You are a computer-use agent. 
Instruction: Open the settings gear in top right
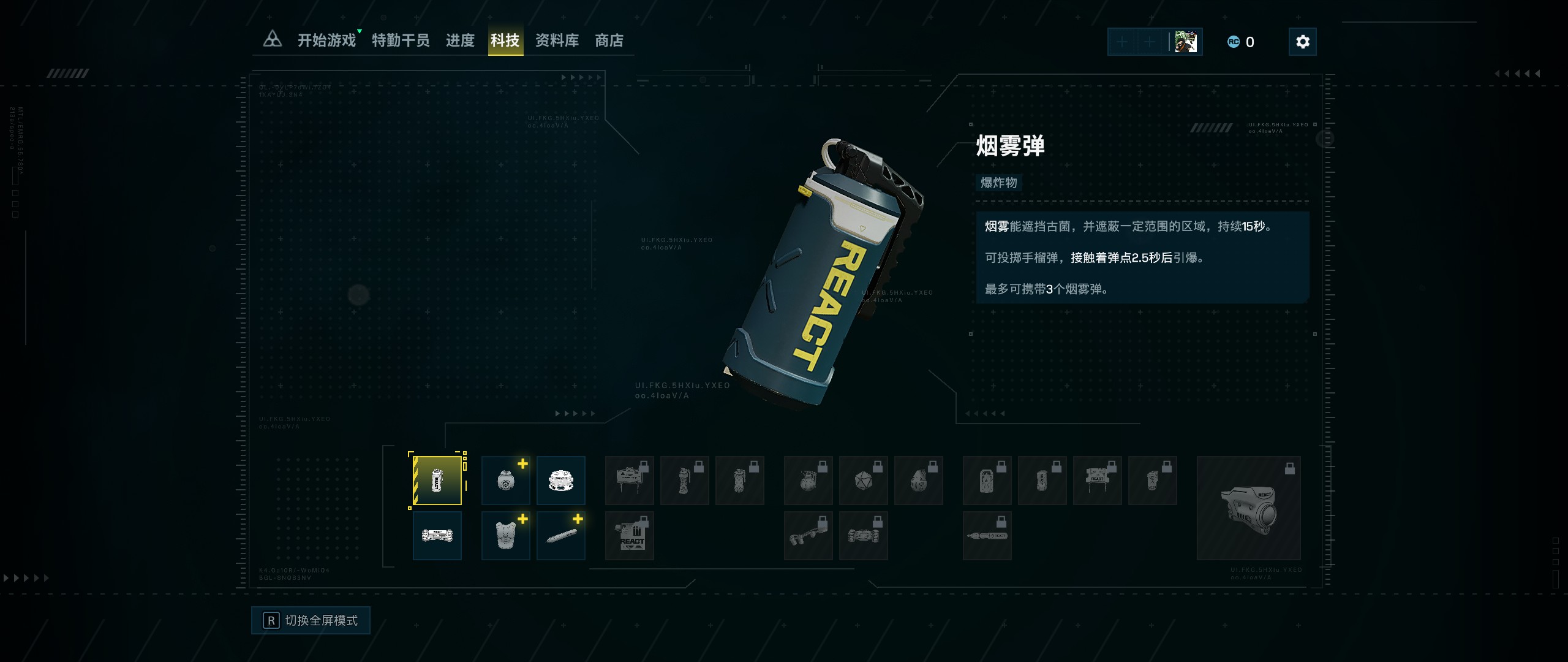pos(1303,41)
